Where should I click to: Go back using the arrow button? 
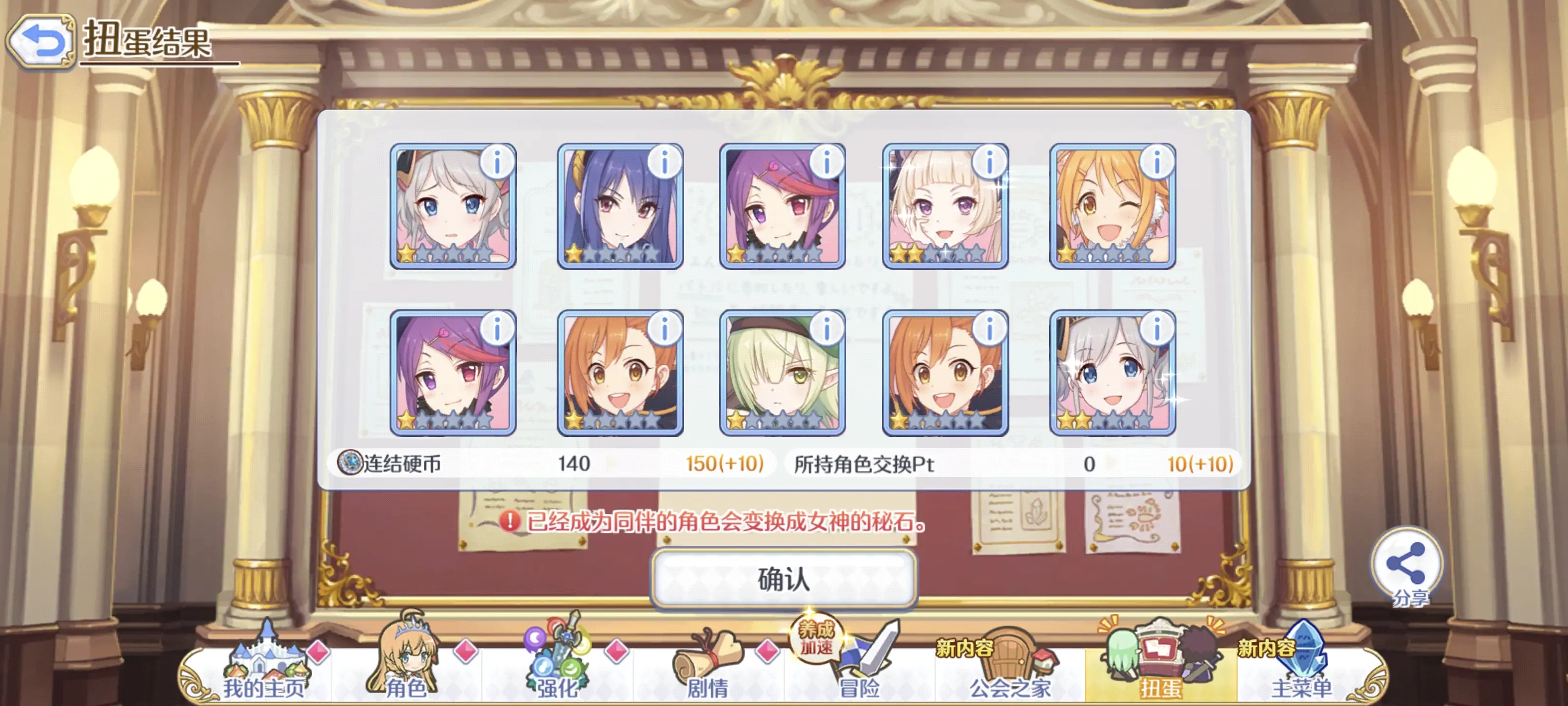click(x=40, y=41)
